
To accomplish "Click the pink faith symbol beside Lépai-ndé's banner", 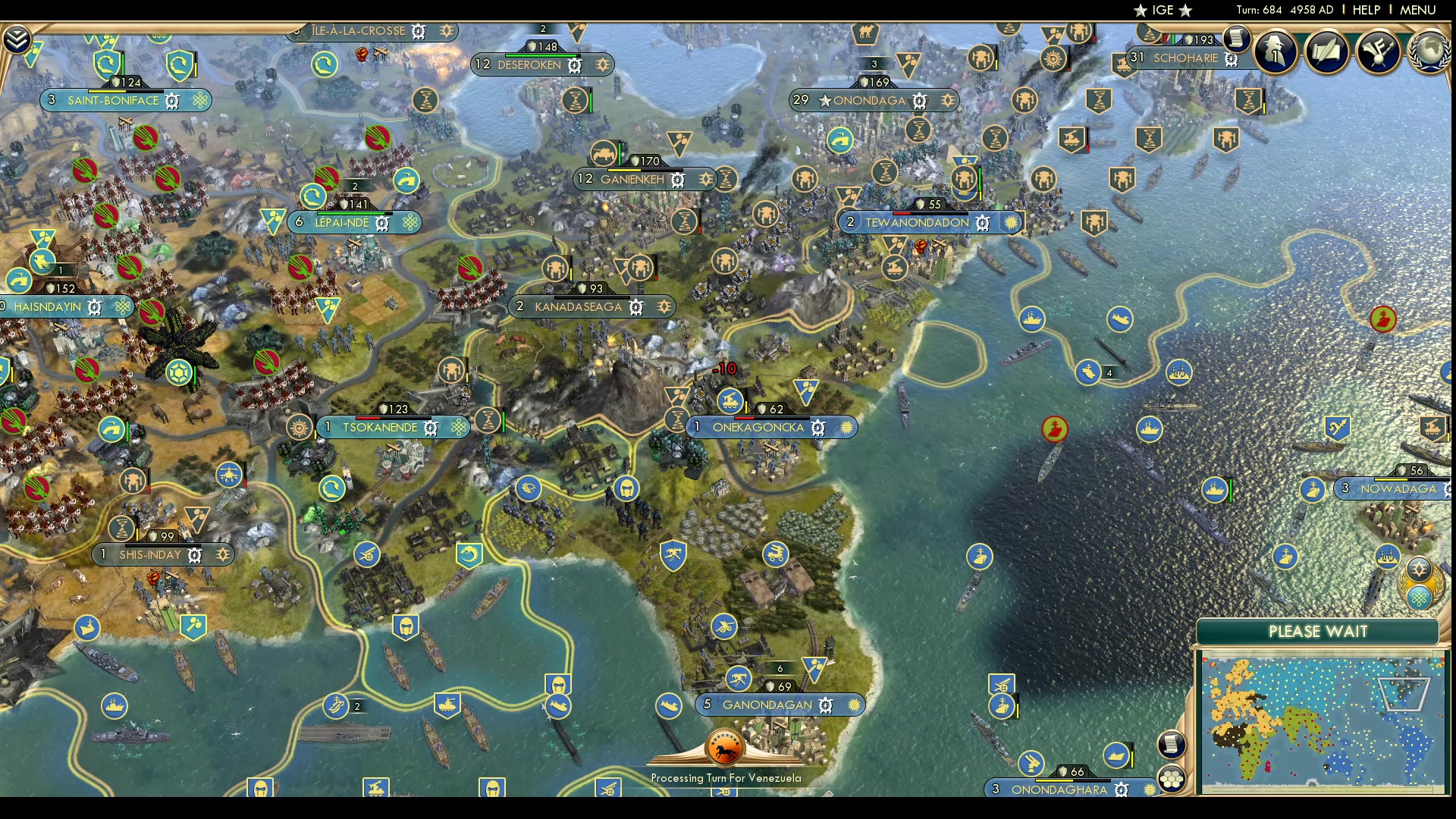I will (x=409, y=222).
